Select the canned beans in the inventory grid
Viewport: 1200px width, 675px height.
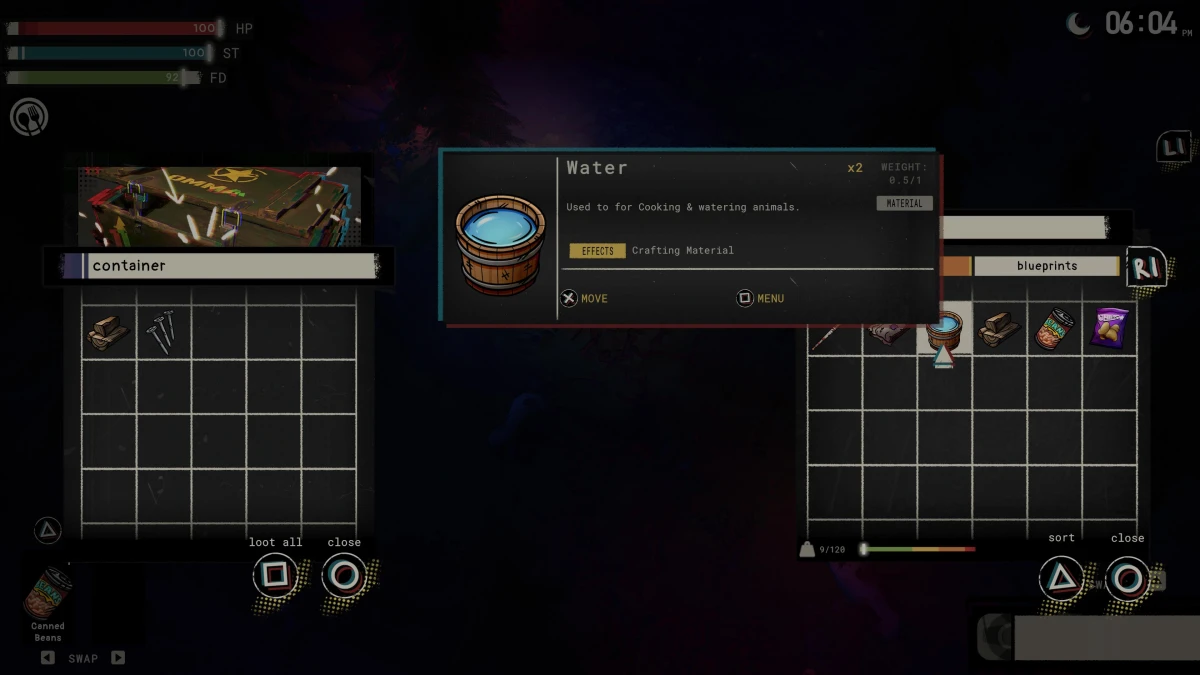[1053, 329]
